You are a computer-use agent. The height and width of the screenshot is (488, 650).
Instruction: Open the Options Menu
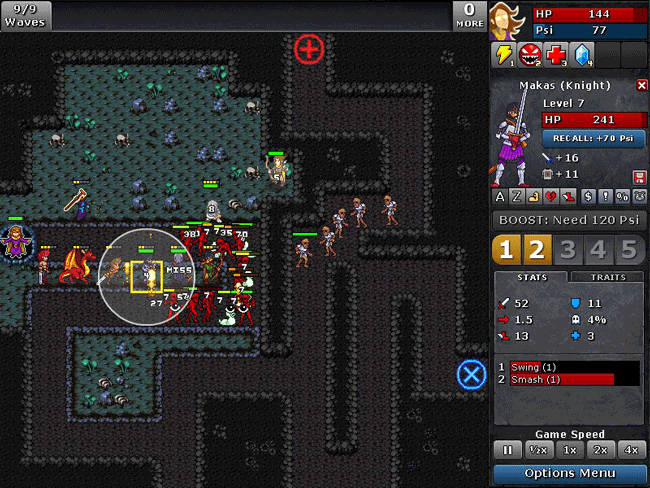[570, 473]
